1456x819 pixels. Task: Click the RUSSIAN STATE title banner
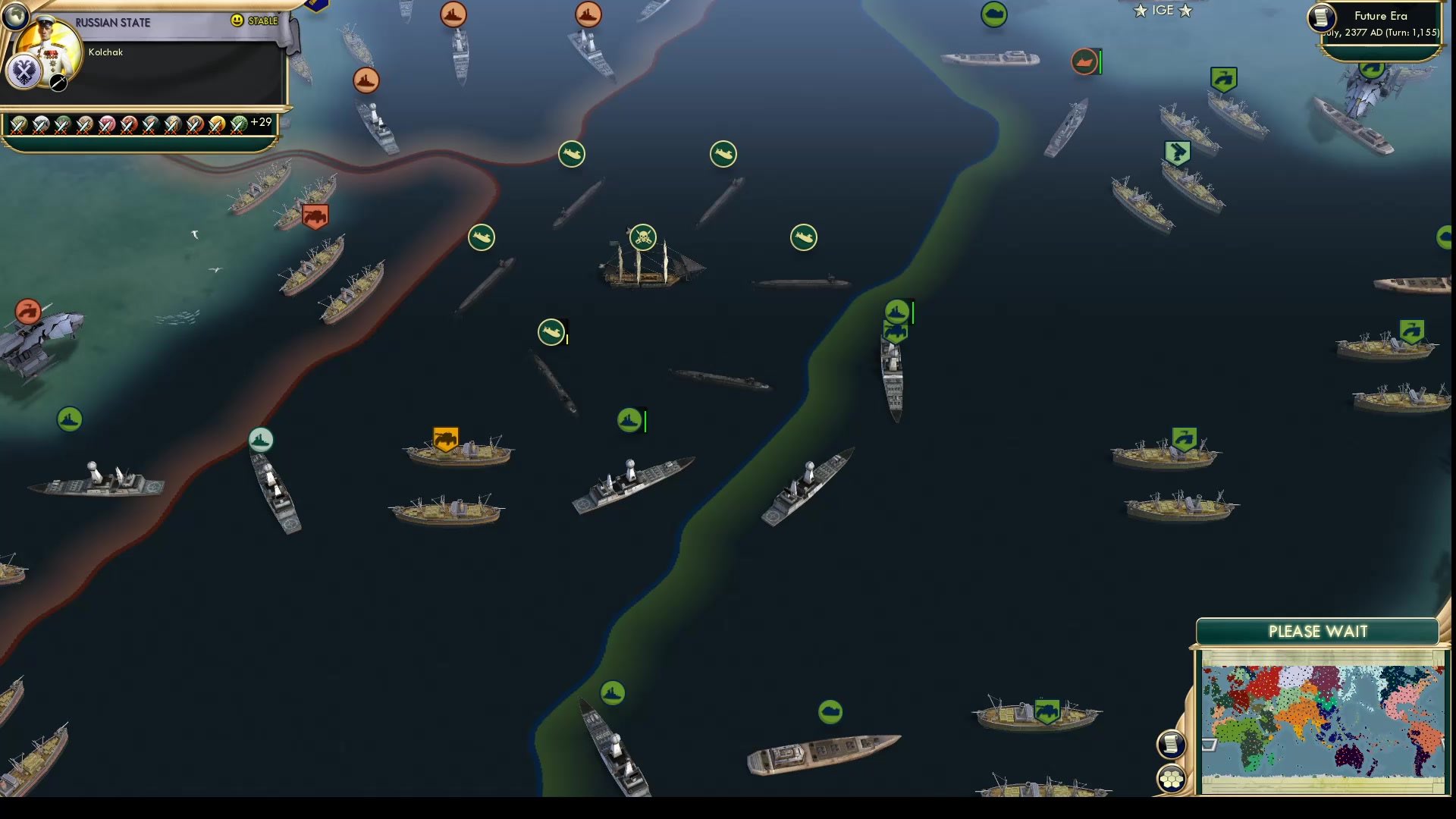(114, 22)
